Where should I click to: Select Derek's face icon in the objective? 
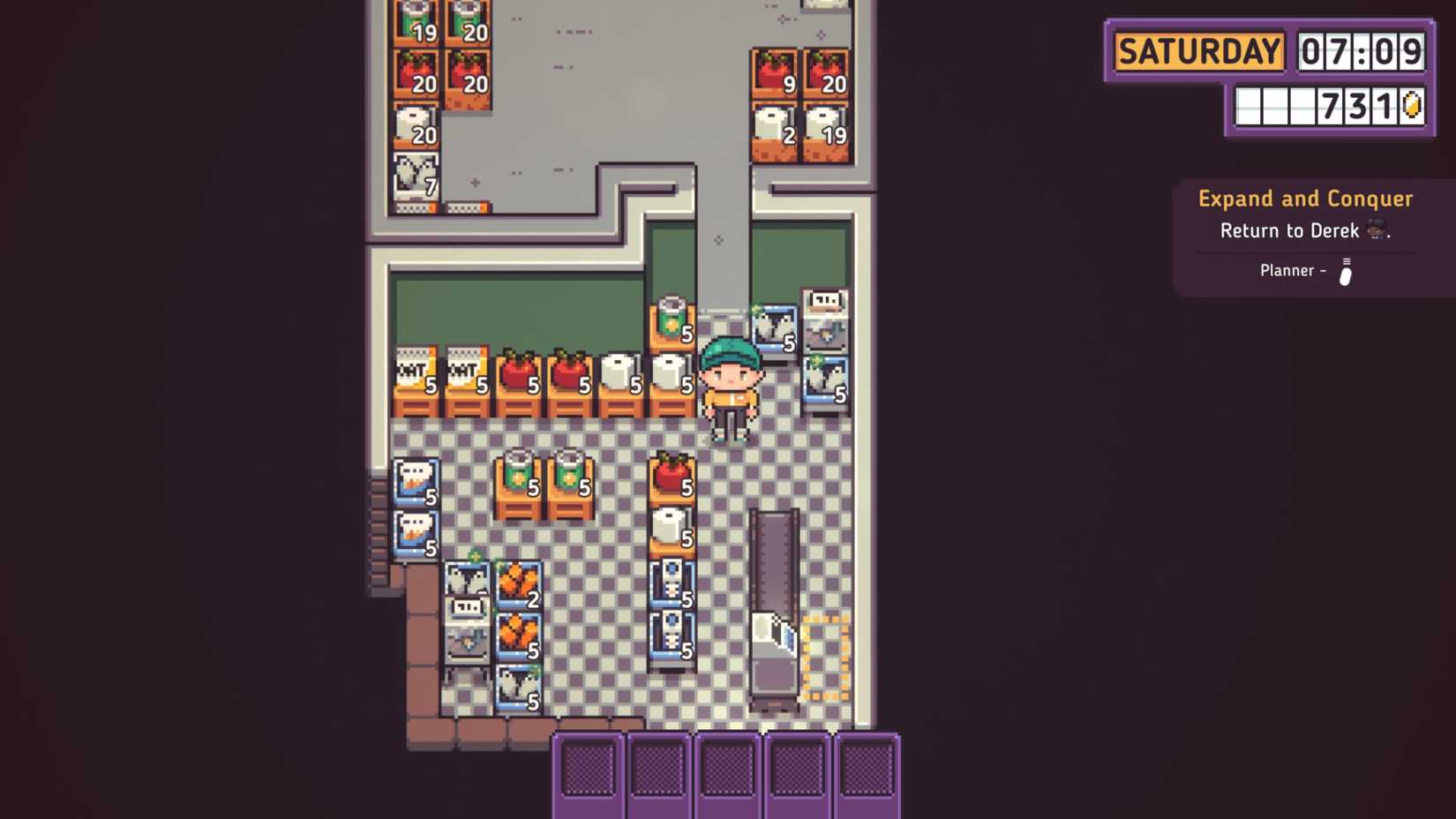pos(1374,230)
